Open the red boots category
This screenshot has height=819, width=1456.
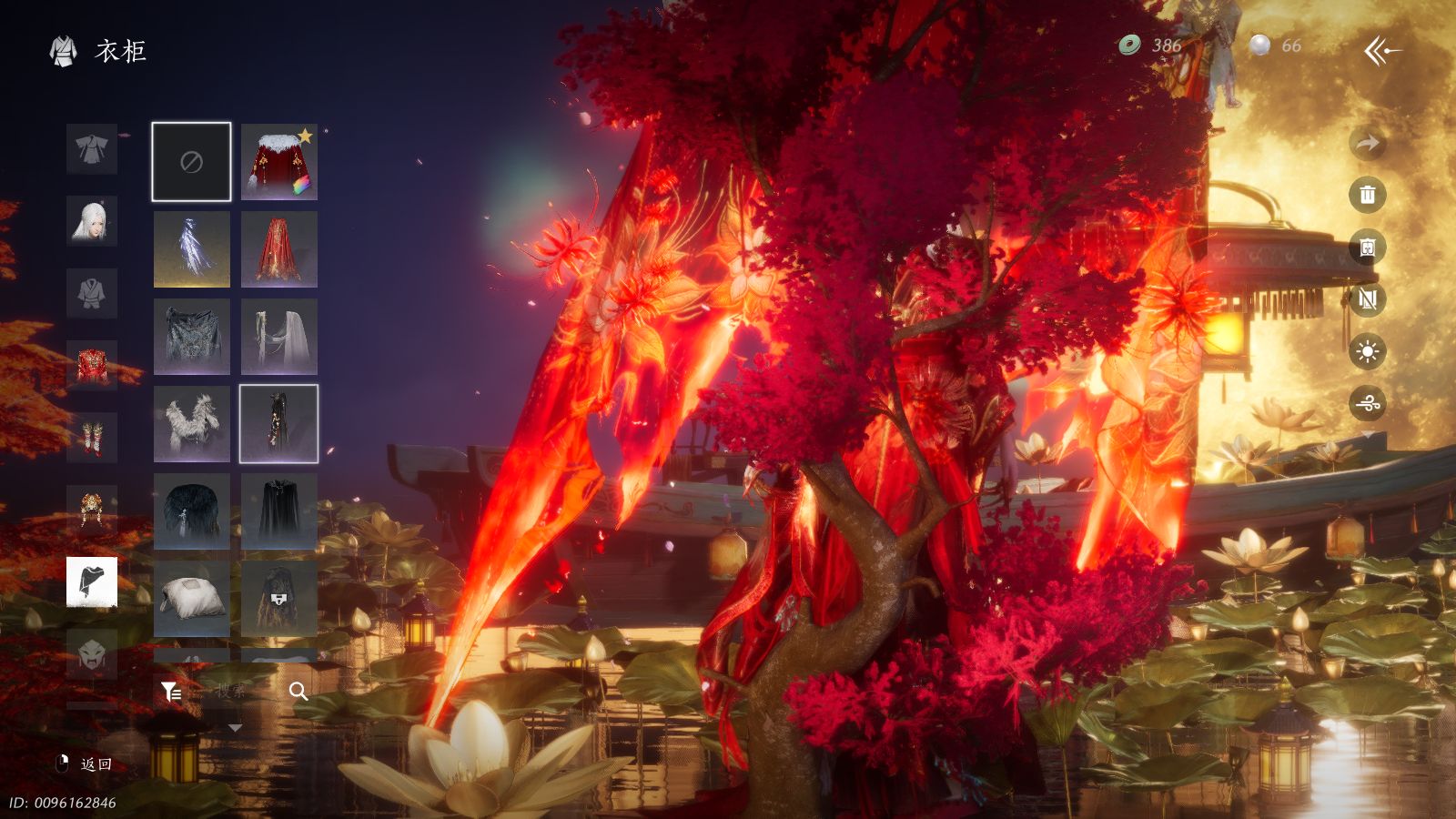click(x=92, y=438)
